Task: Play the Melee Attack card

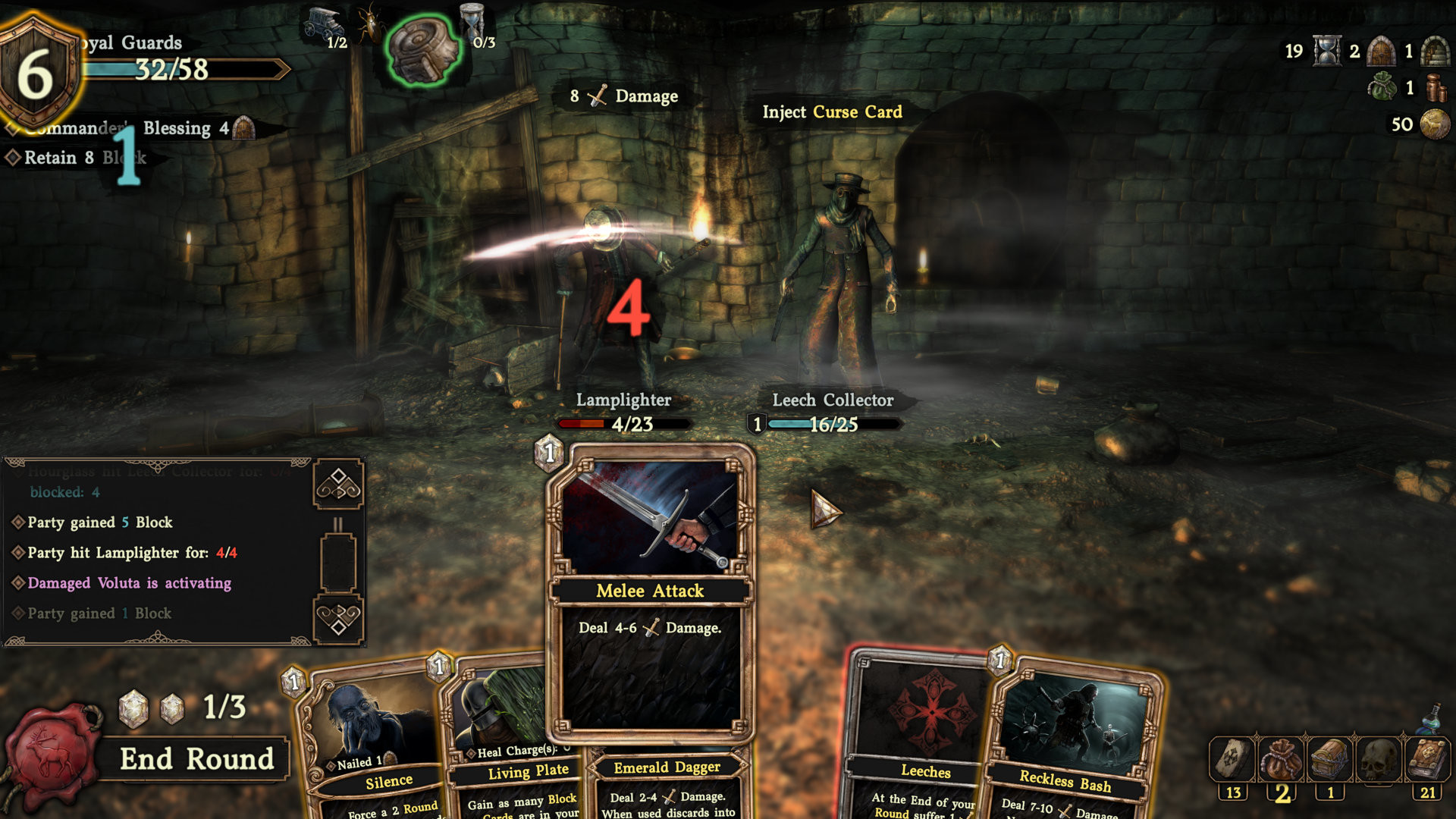Action: [x=650, y=591]
